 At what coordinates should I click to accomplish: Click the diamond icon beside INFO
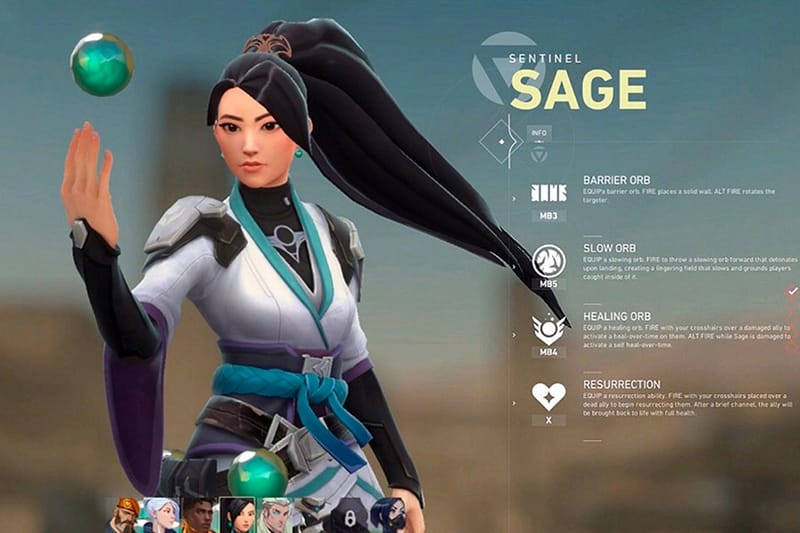click(x=495, y=142)
